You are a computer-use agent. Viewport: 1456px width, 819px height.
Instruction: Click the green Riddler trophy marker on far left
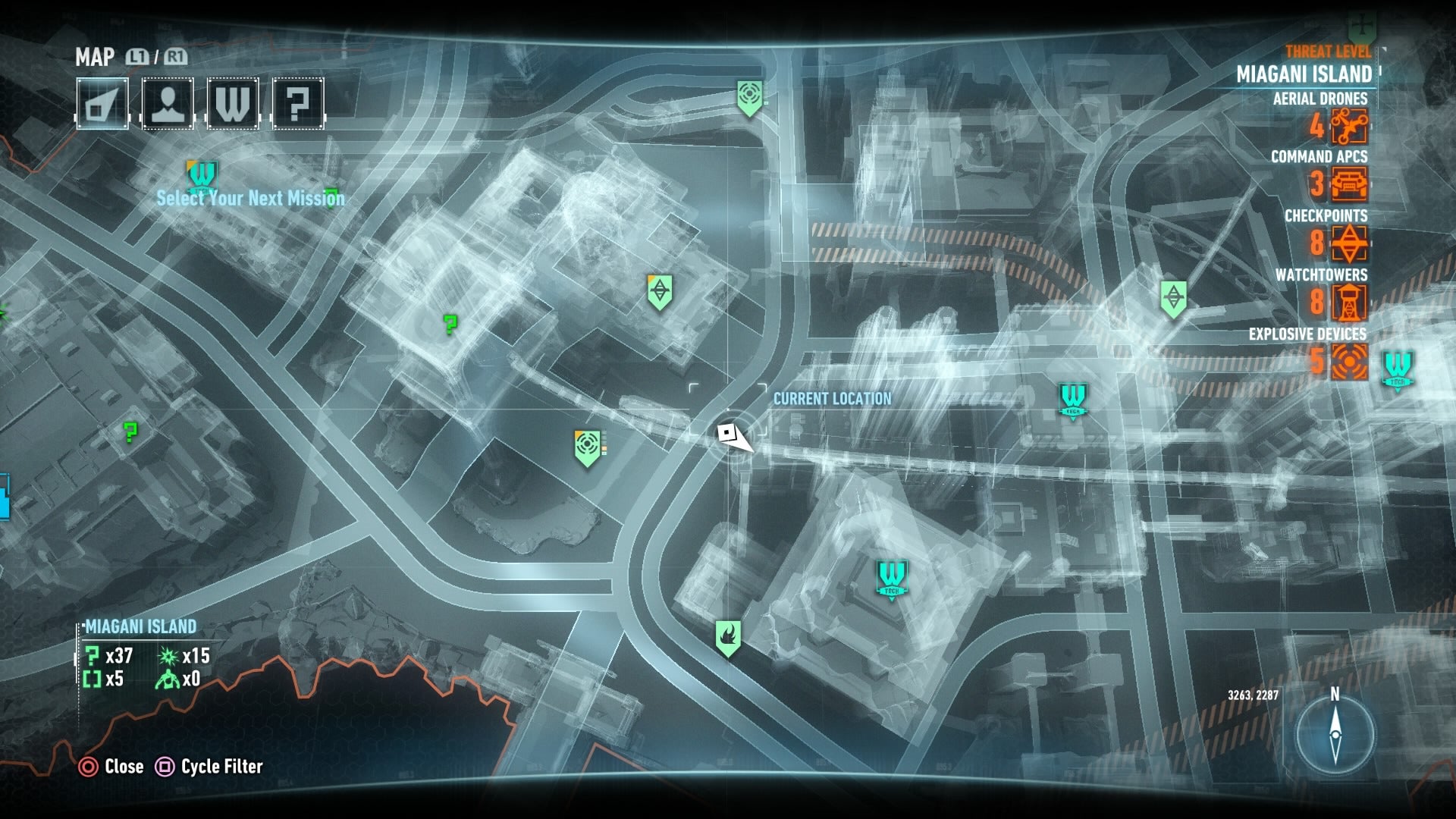point(130,431)
